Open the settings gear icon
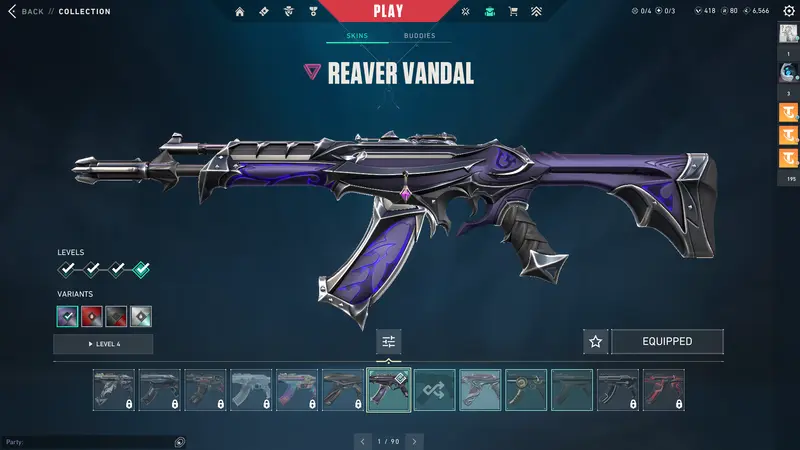800x450 pixels. coord(788,11)
